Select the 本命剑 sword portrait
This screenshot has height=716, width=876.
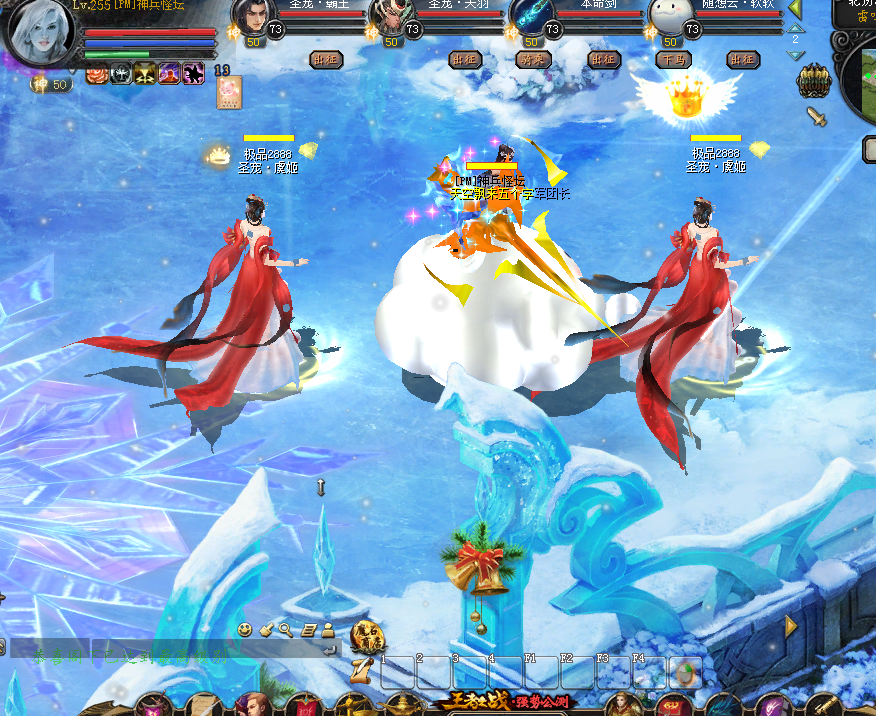531,17
